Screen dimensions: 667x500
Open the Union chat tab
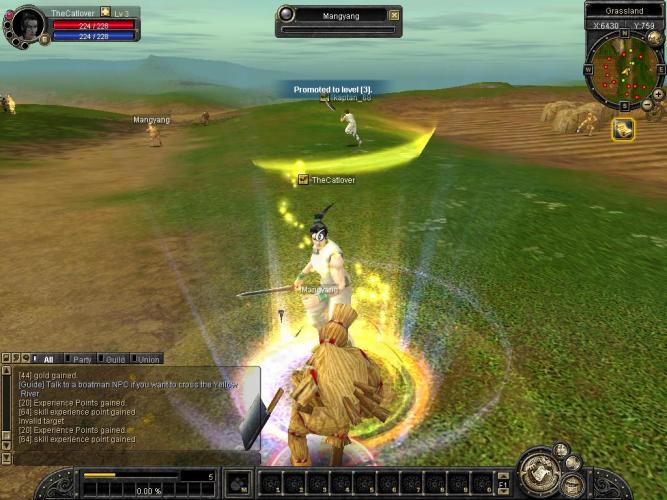[147, 359]
